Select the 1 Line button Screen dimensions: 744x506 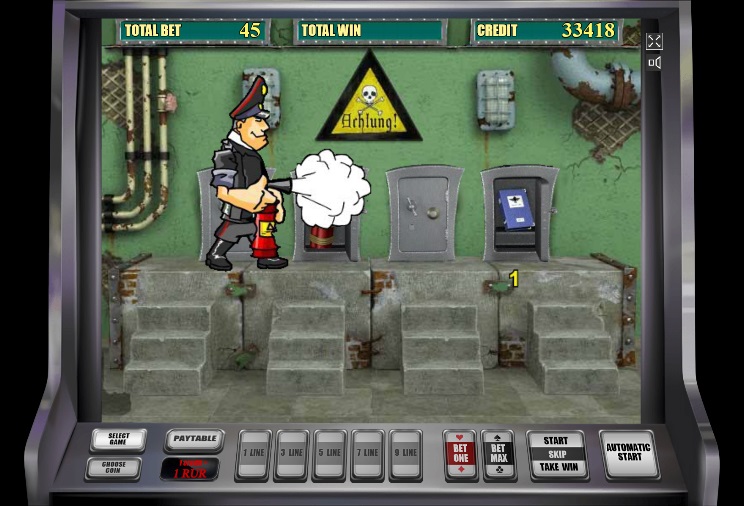(x=252, y=455)
